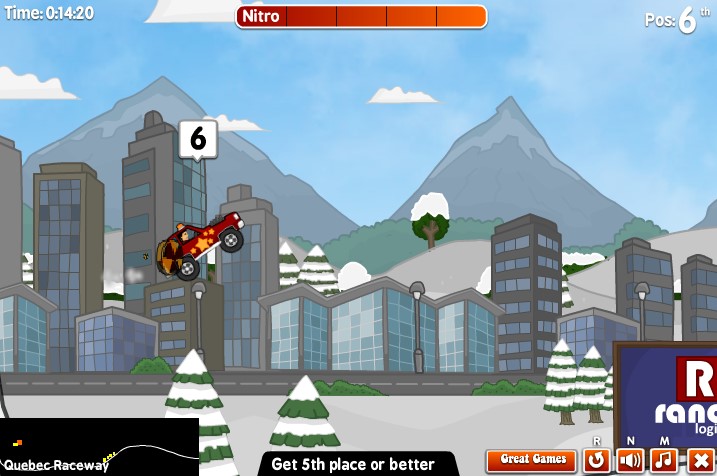The height and width of the screenshot is (476, 717).
Task: Open the Great Games link
Action: 533,460
